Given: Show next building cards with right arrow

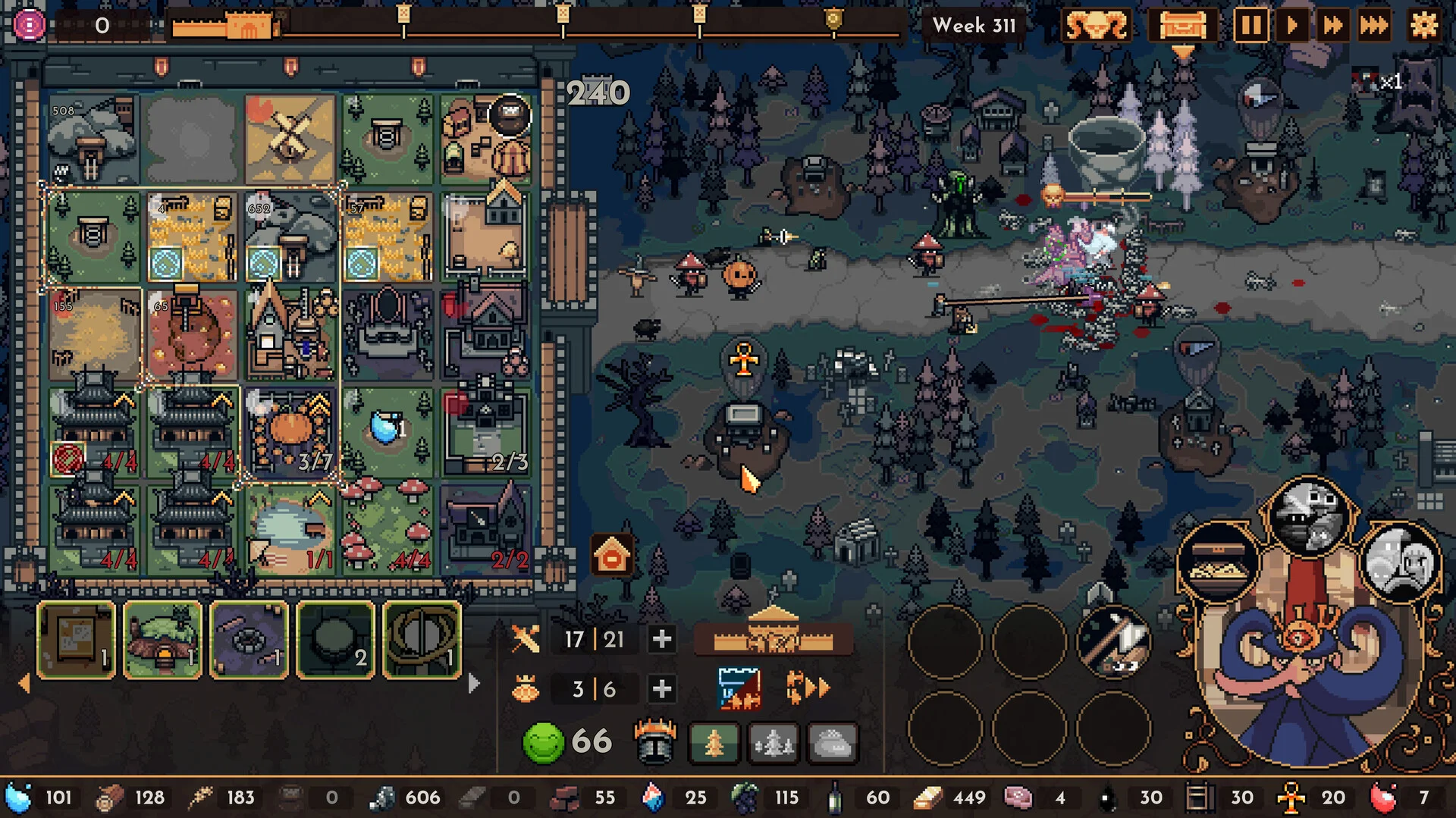Looking at the screenshot, I should [474, 684].
